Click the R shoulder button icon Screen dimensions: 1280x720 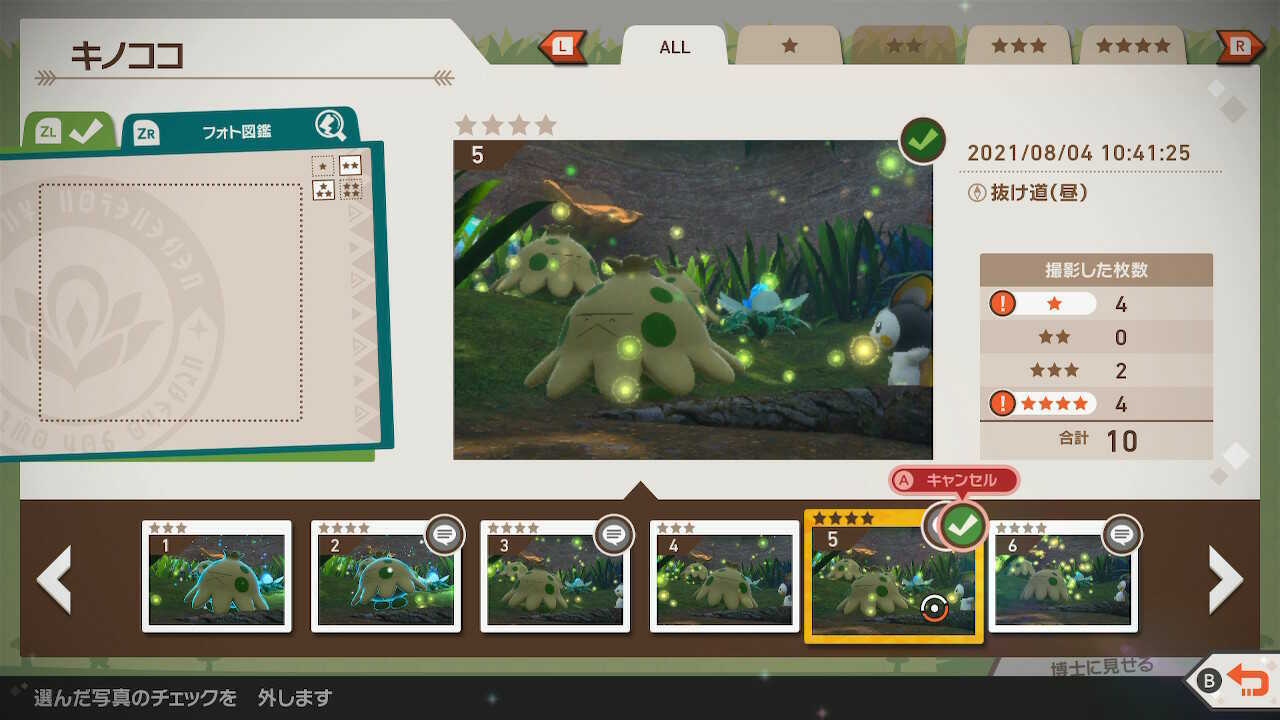[1240, 44]
